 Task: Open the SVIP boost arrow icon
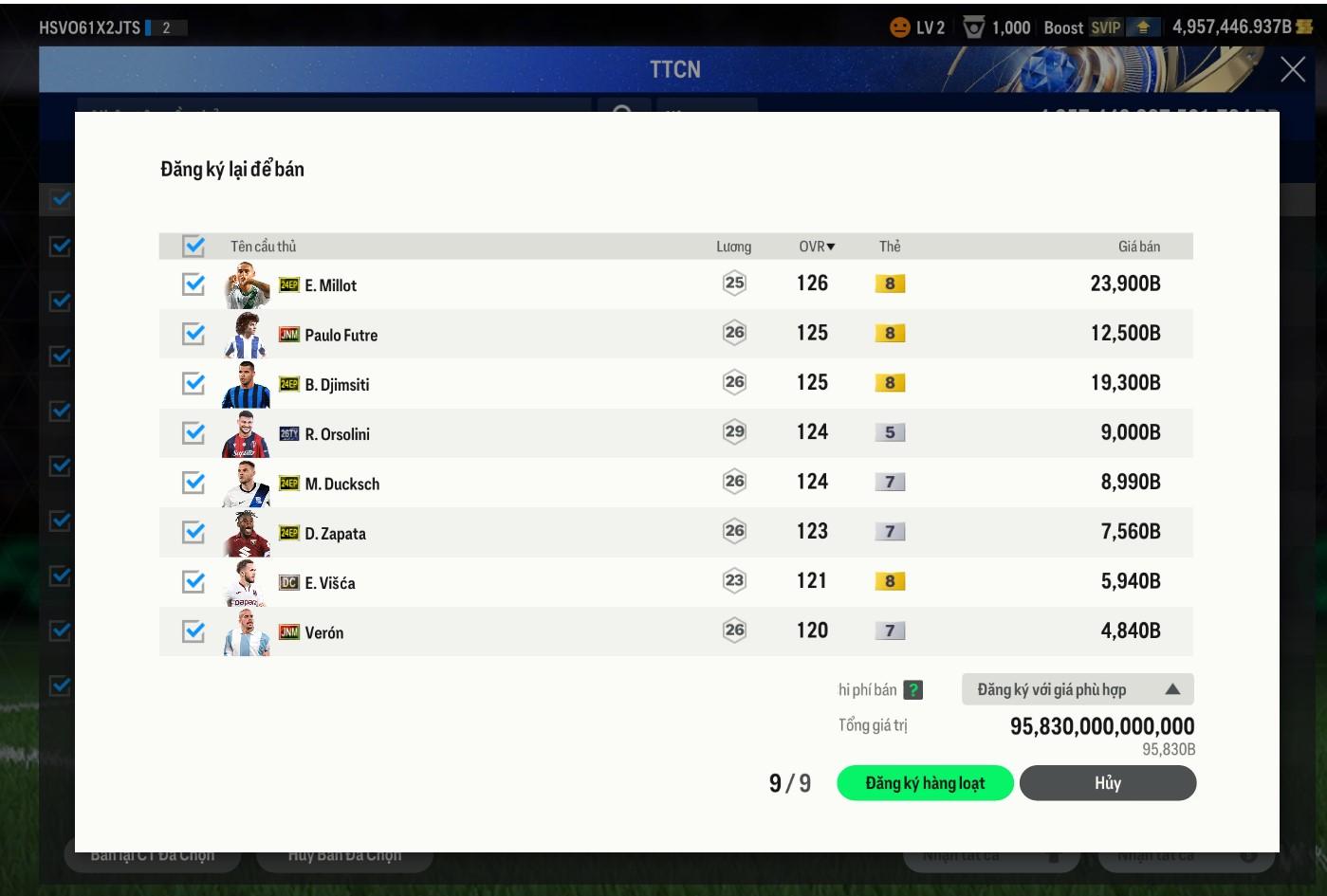(1143, 27)
